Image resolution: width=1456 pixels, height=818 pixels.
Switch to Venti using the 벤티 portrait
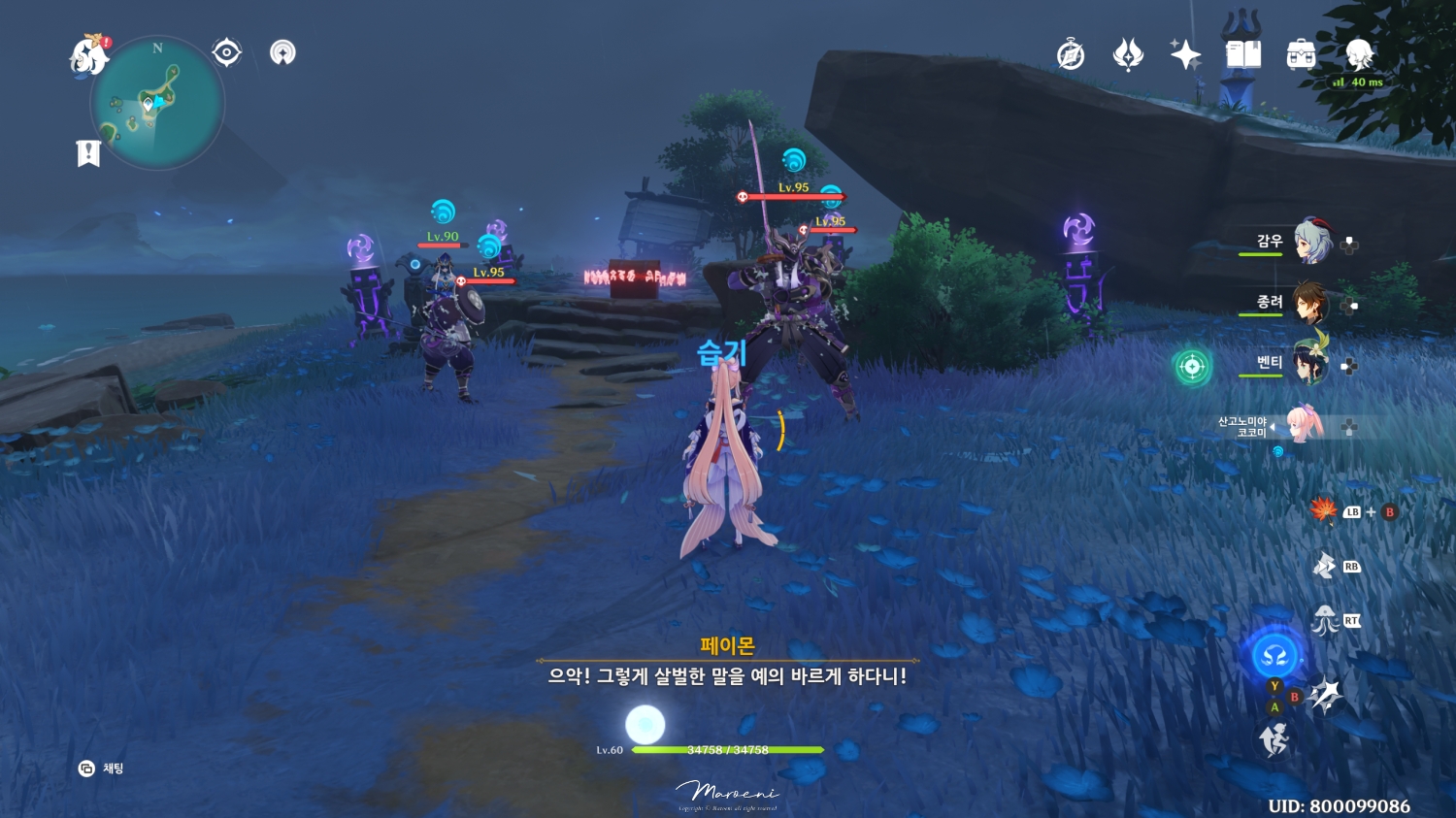[x=1311, y=364]
